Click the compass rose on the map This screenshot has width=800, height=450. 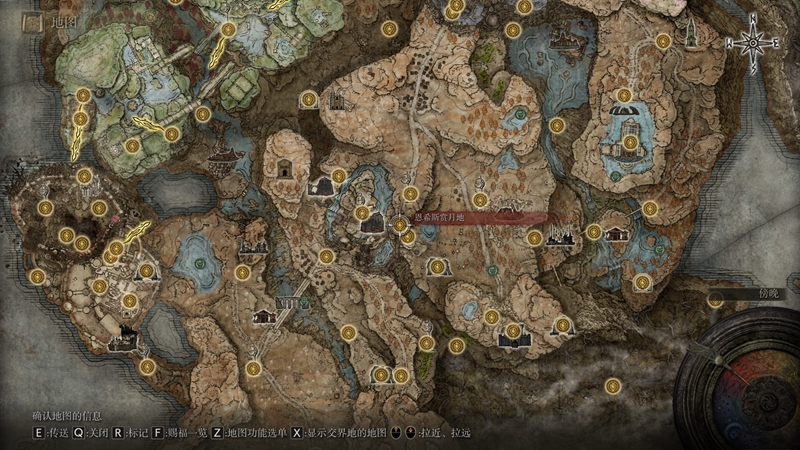click(753, 43)
